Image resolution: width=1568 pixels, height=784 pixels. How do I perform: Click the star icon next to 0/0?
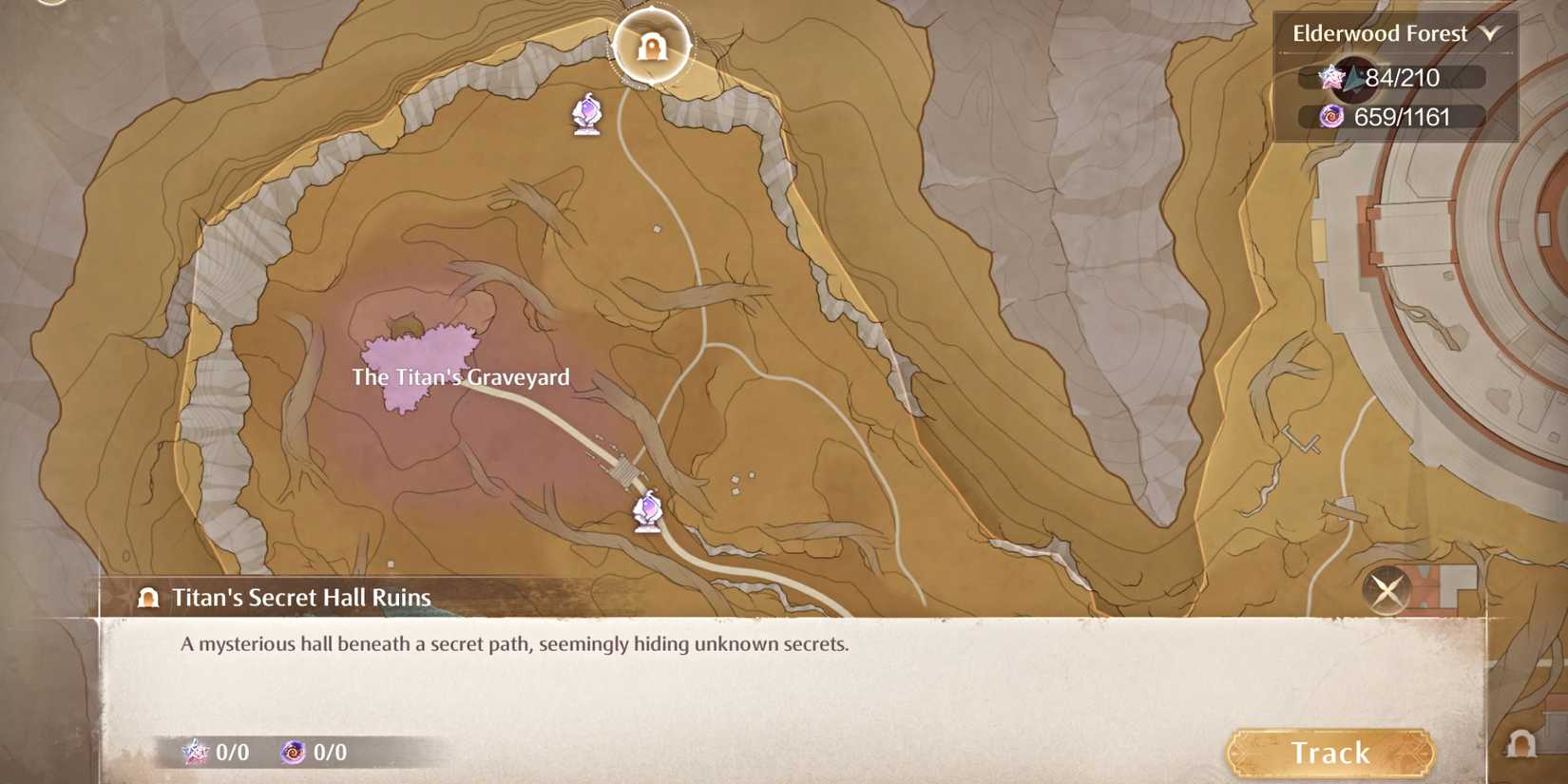click(x=195, y=753)
